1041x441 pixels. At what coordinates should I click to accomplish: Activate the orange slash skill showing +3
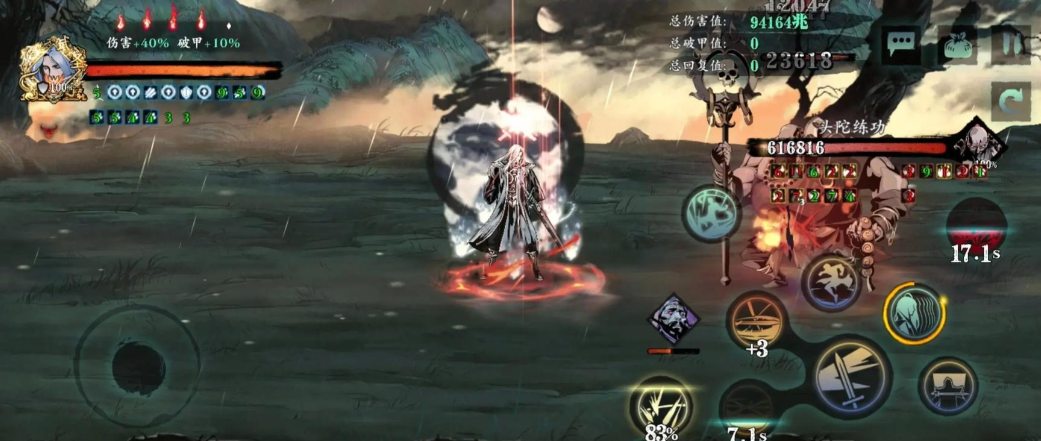757,321
